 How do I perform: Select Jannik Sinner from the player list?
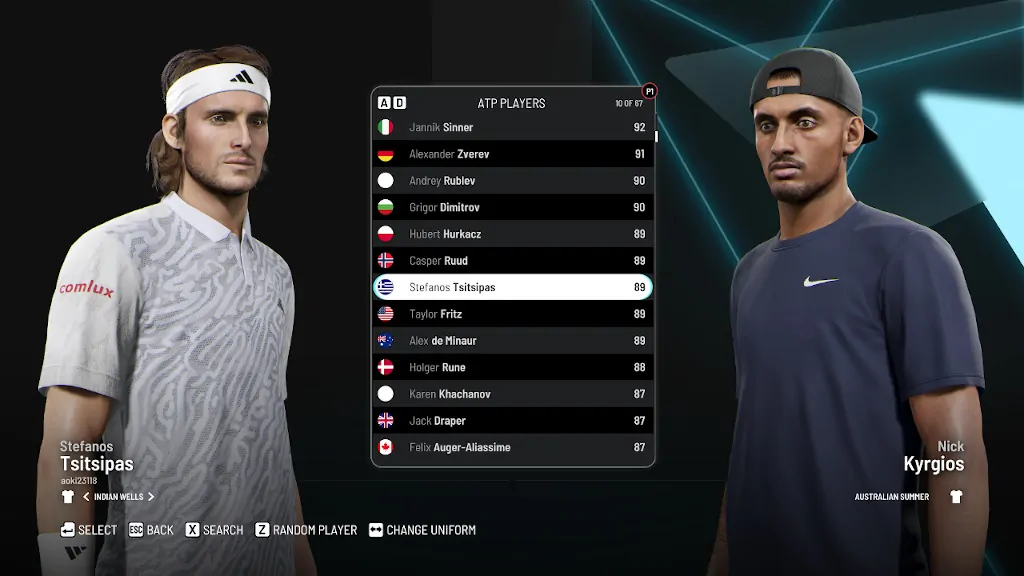pyautogui.click(x=512, y=127)
